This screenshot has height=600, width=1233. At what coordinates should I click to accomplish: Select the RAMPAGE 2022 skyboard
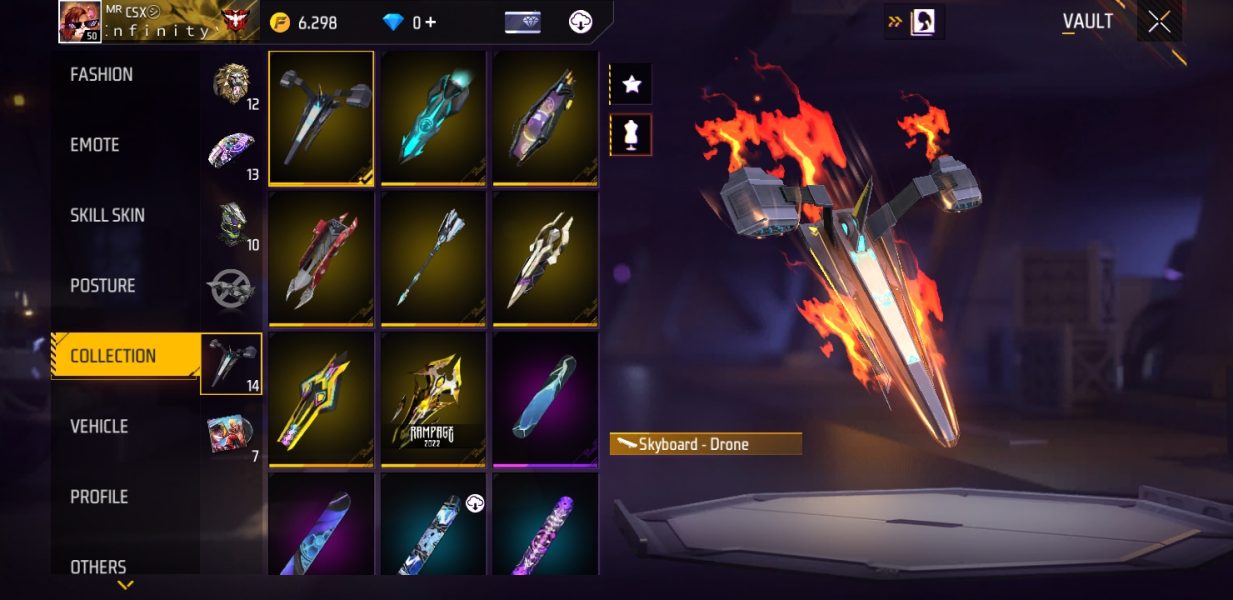click(x=433, y=399)
